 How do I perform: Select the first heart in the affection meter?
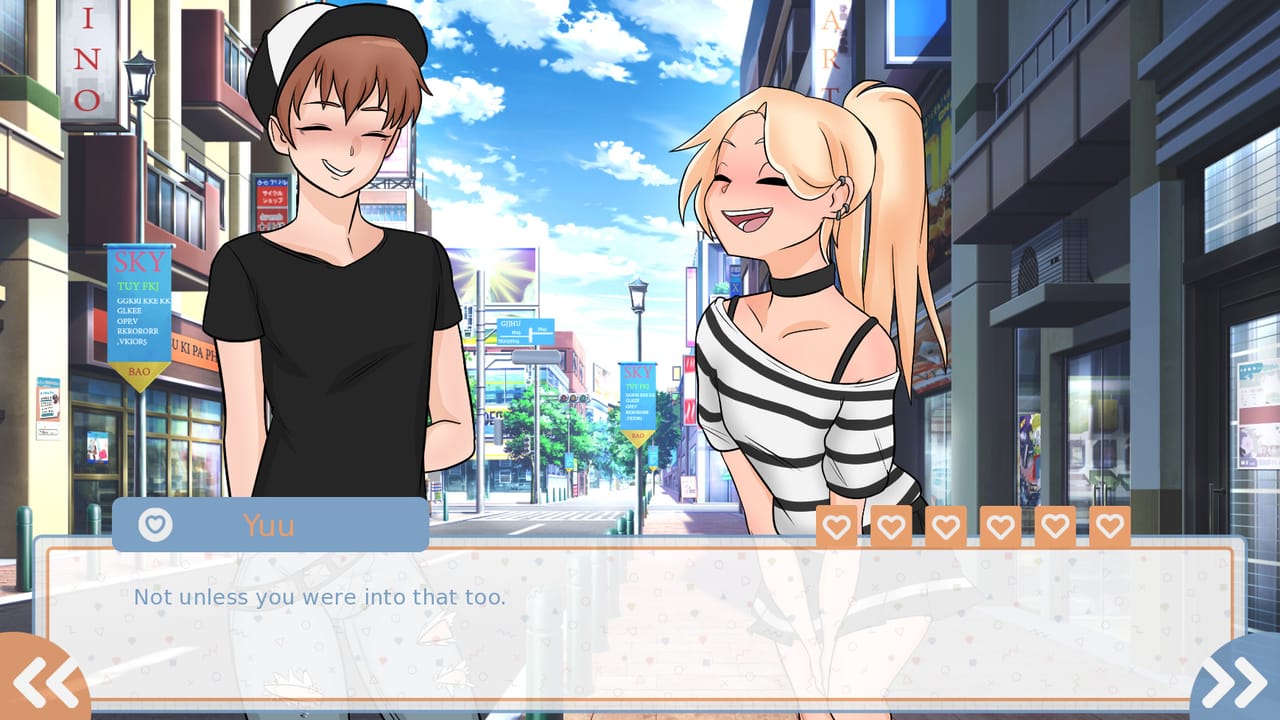click(x=837, y=523)
